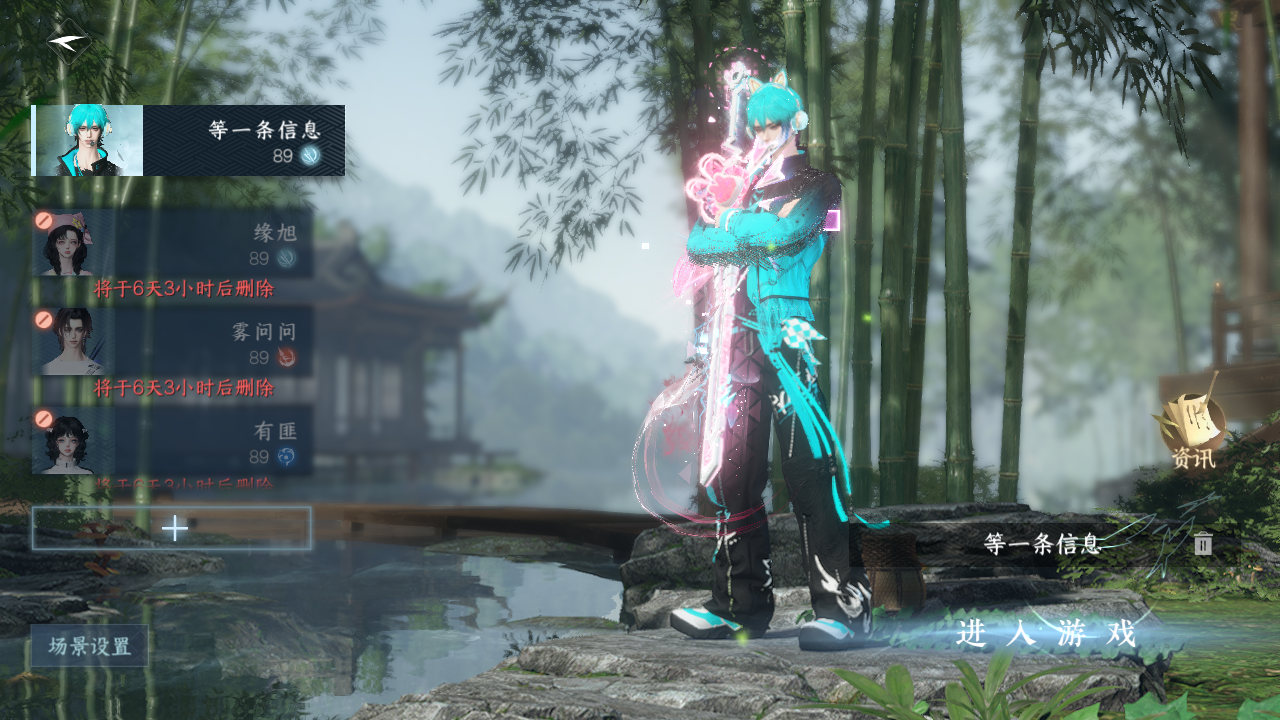1280x720 pixels.
Task: Delete character via the trash can icon
Action: 1203,544
